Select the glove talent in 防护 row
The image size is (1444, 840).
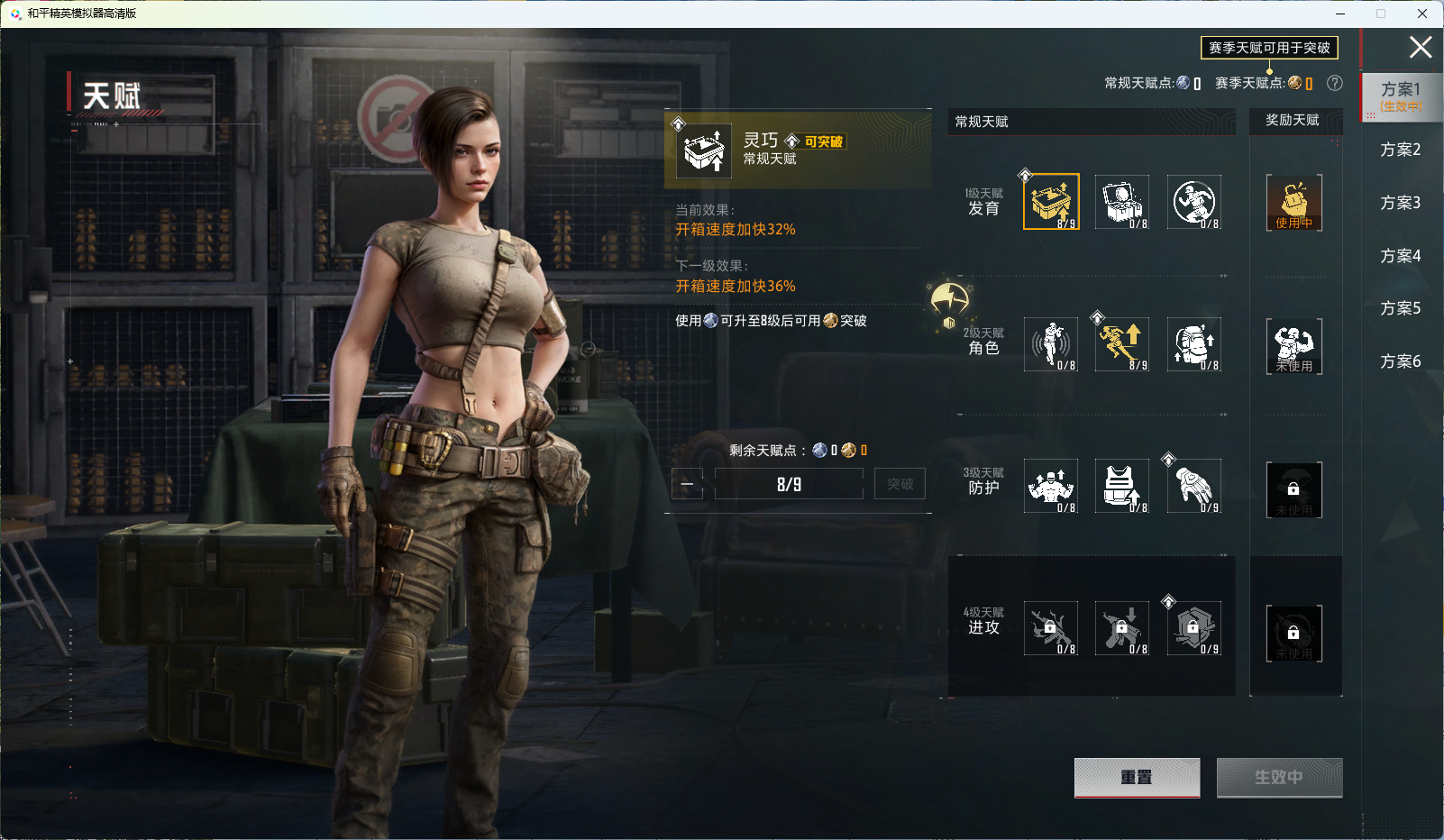tap(1194, 486)
